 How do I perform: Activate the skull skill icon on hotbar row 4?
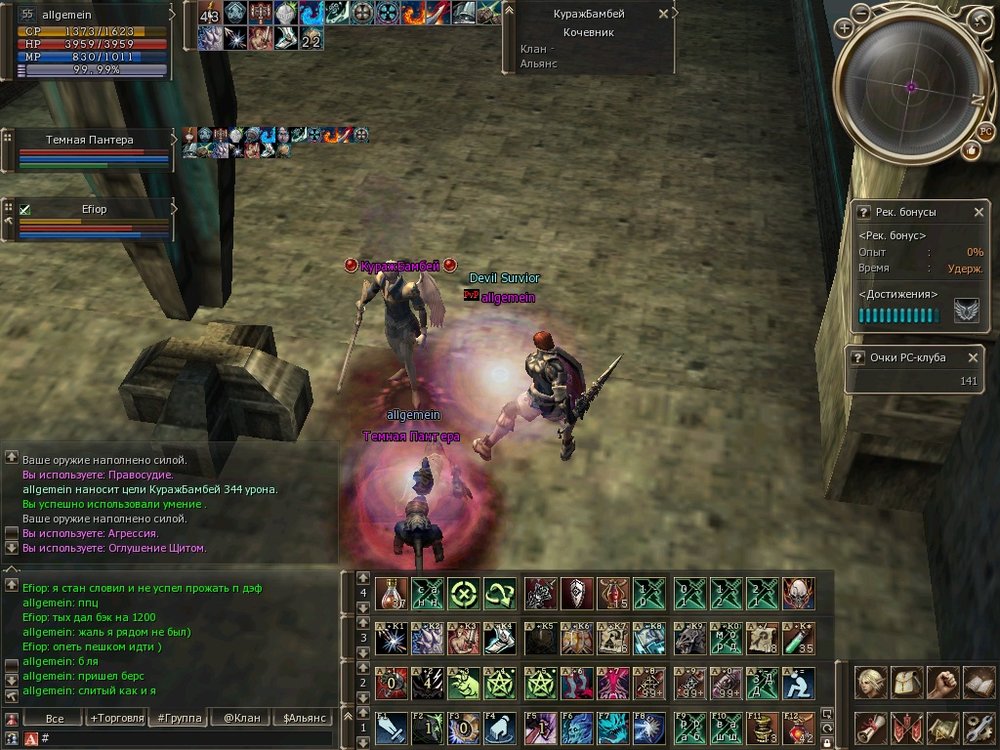tap(797, 593)
